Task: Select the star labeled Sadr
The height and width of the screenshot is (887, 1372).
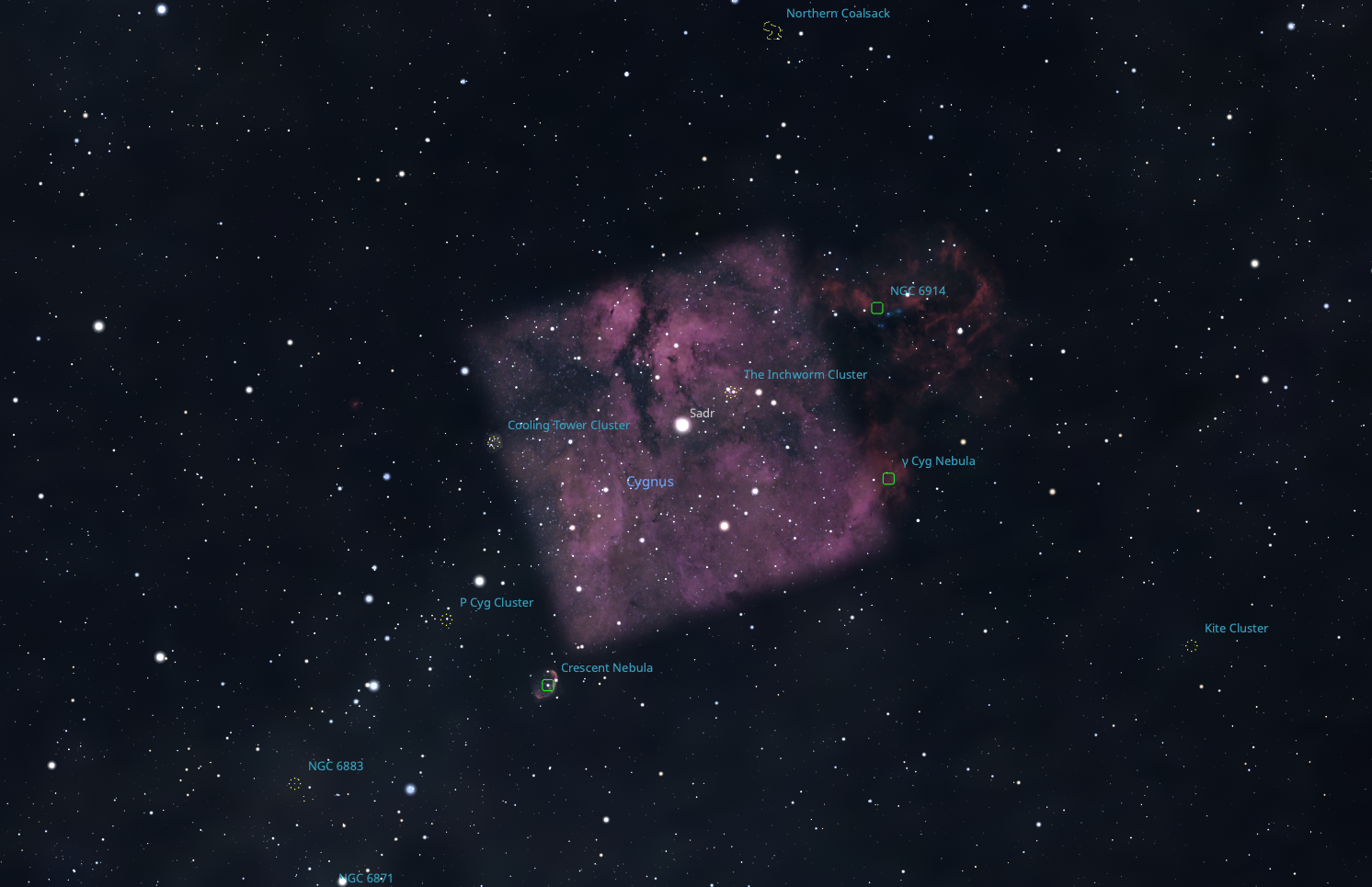Action: point(682,425)
